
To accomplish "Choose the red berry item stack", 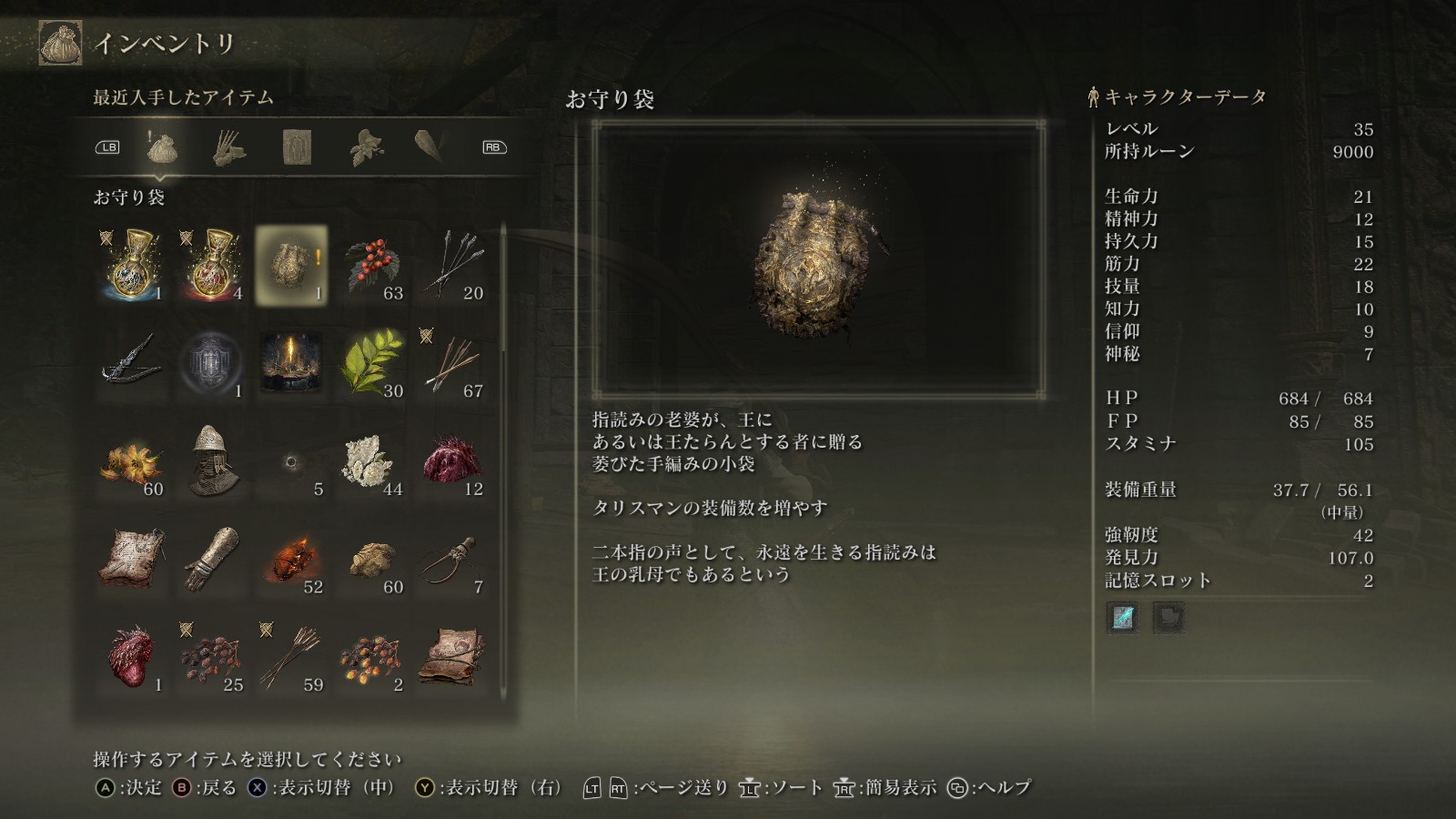I will (371, 265).
